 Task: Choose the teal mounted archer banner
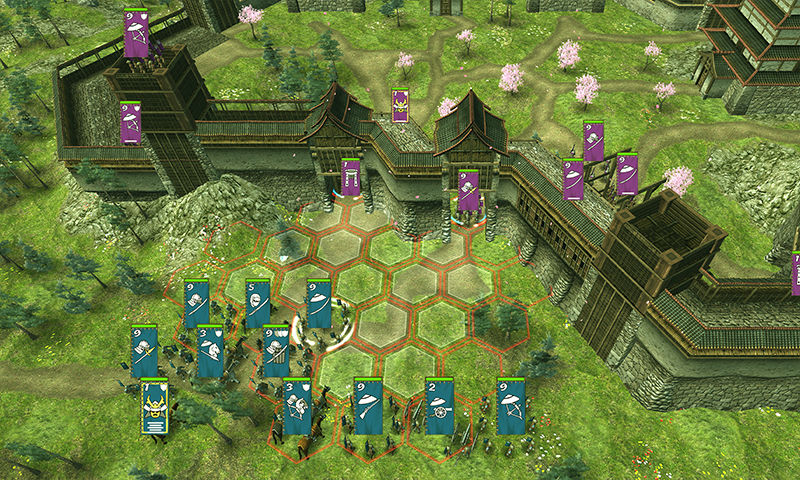click(297, 407)
